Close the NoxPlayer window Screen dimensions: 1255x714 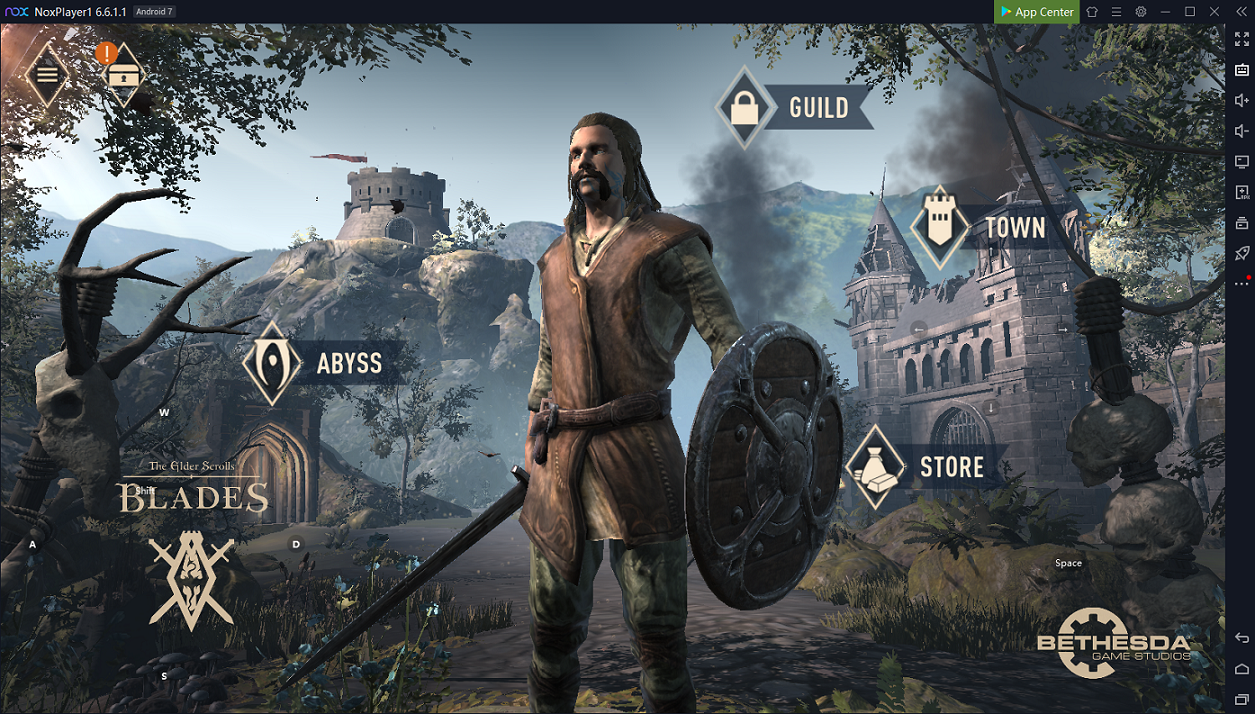pos(1214,12)
